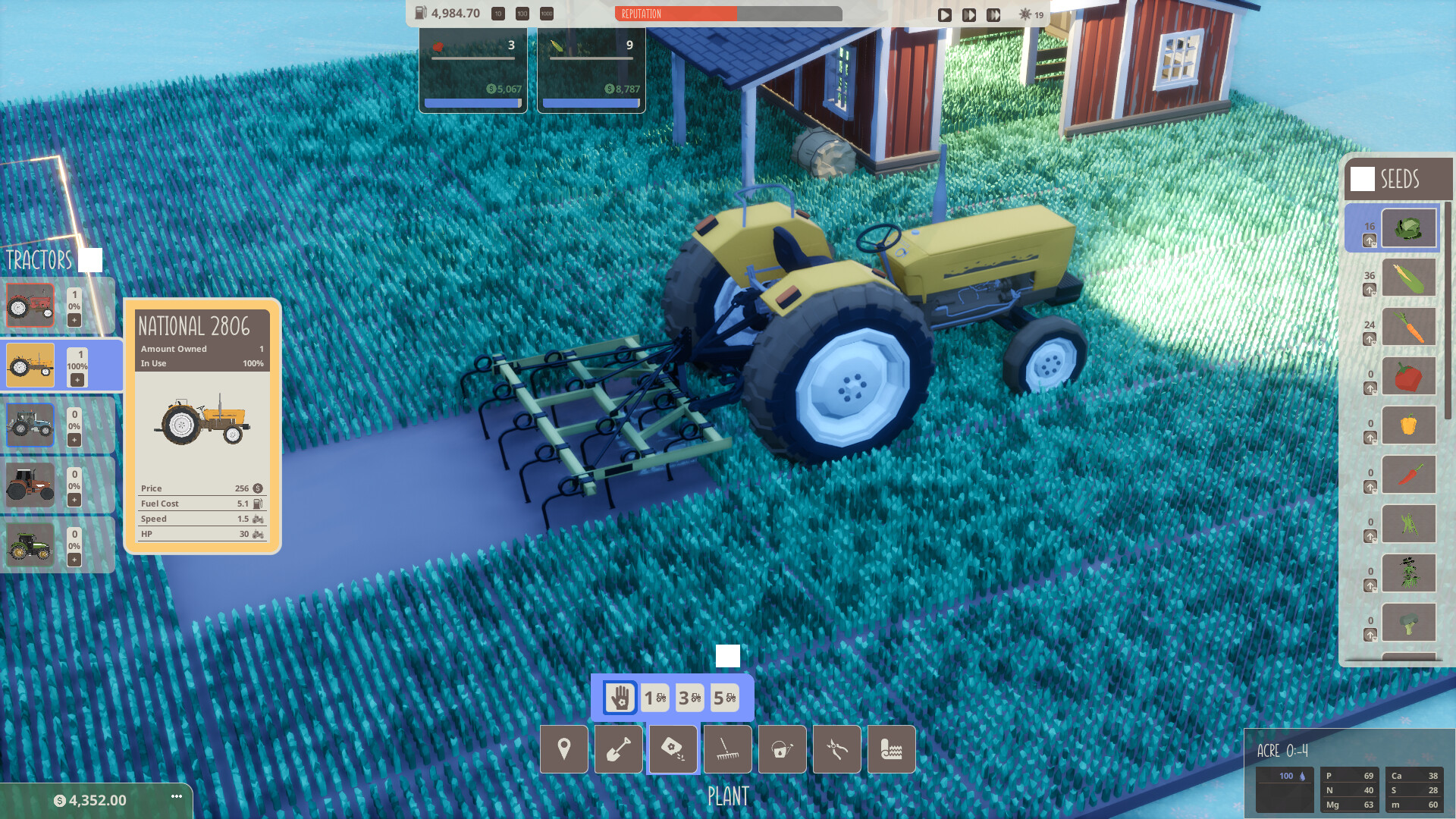This screenshot has width=1456, height=819.
Task: Open the options menu on the money bar
Action: pyautogui.click(x=176, y=796)
